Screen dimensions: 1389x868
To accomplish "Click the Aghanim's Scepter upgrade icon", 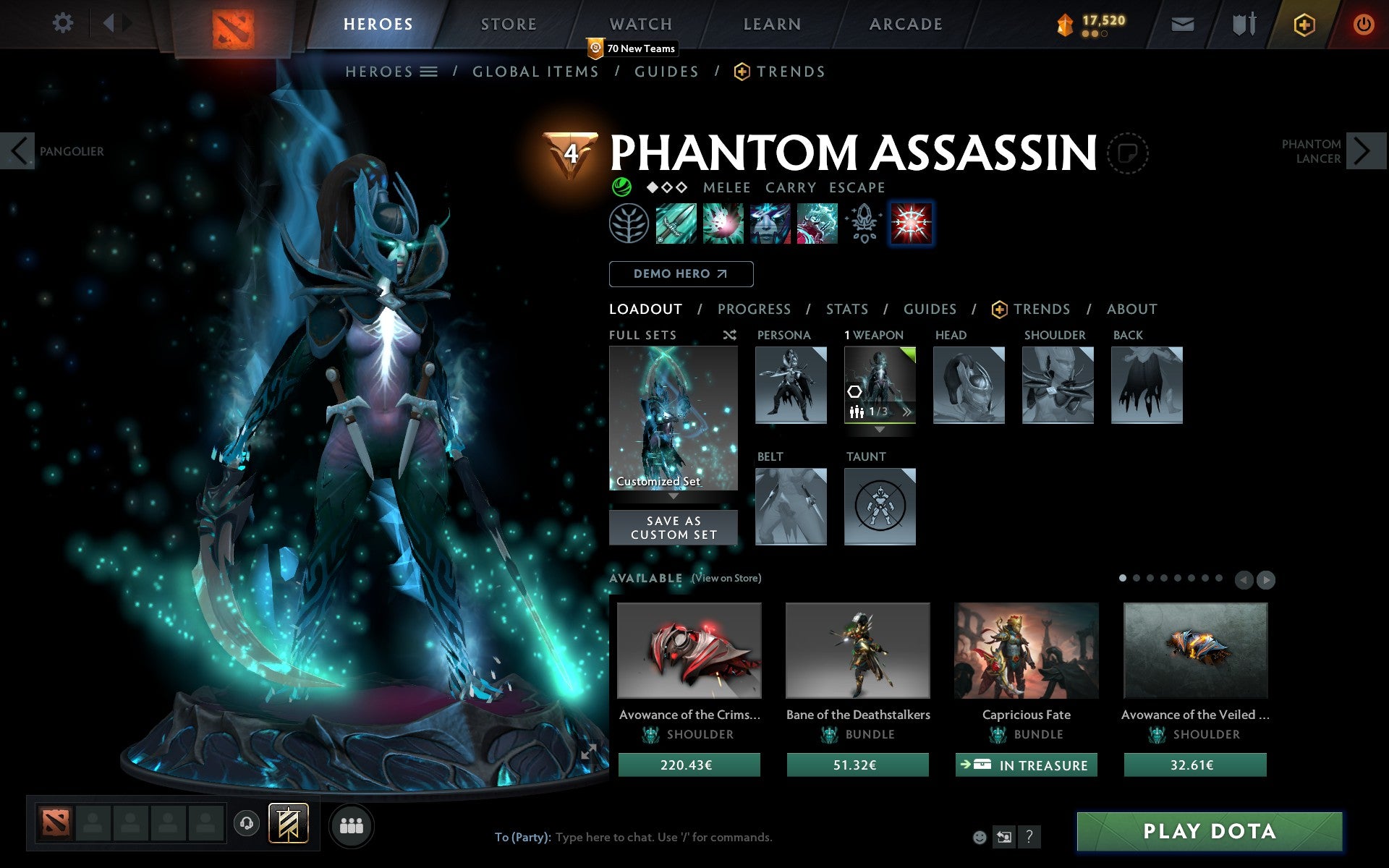I will click(x=865, y=224).
